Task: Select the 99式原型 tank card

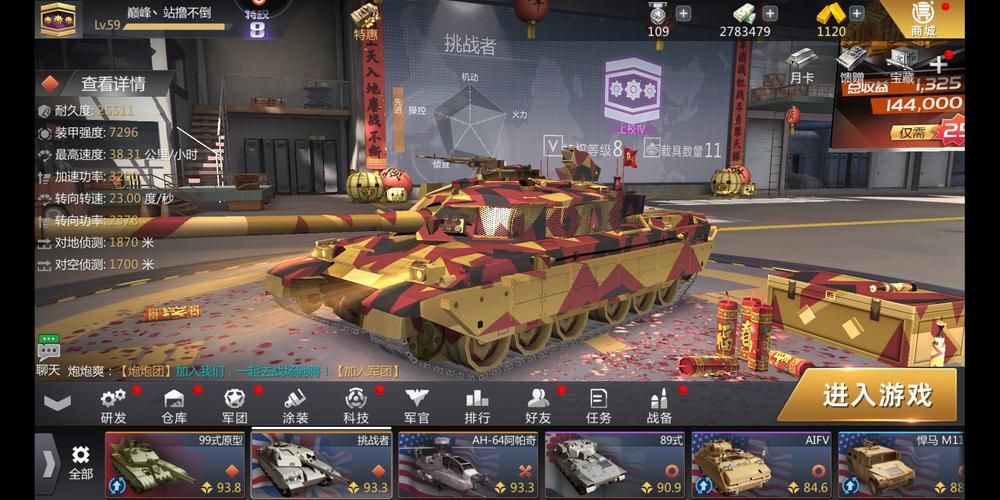Action: pos(176,465)
